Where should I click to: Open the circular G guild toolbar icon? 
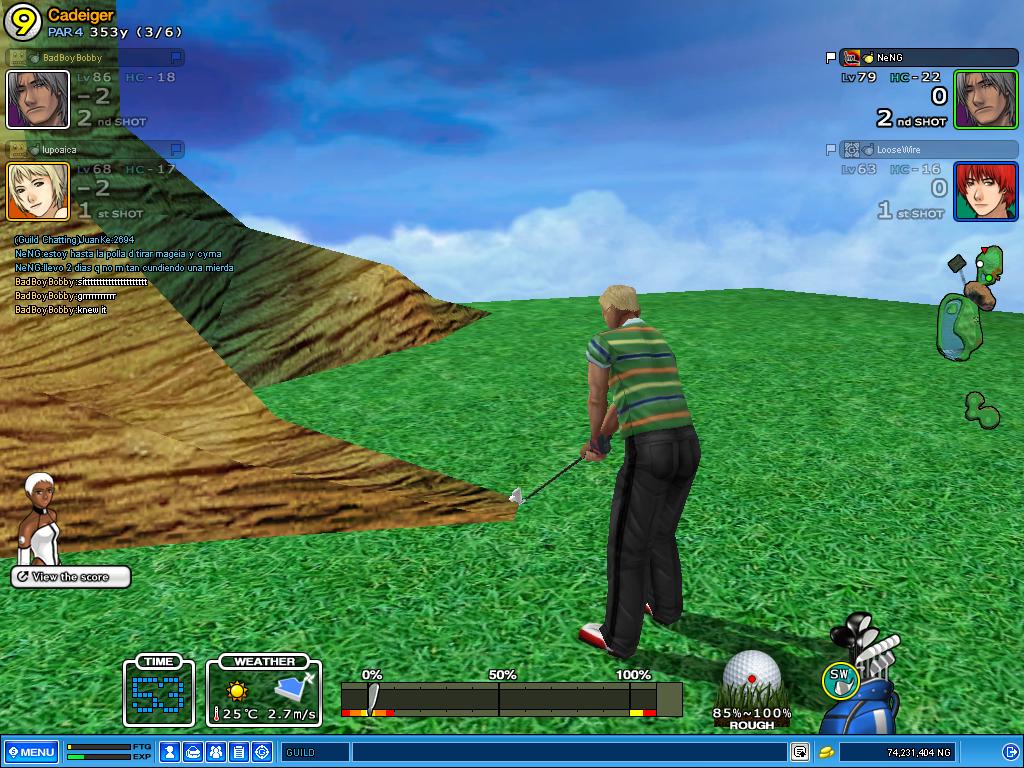pos(262,752)
